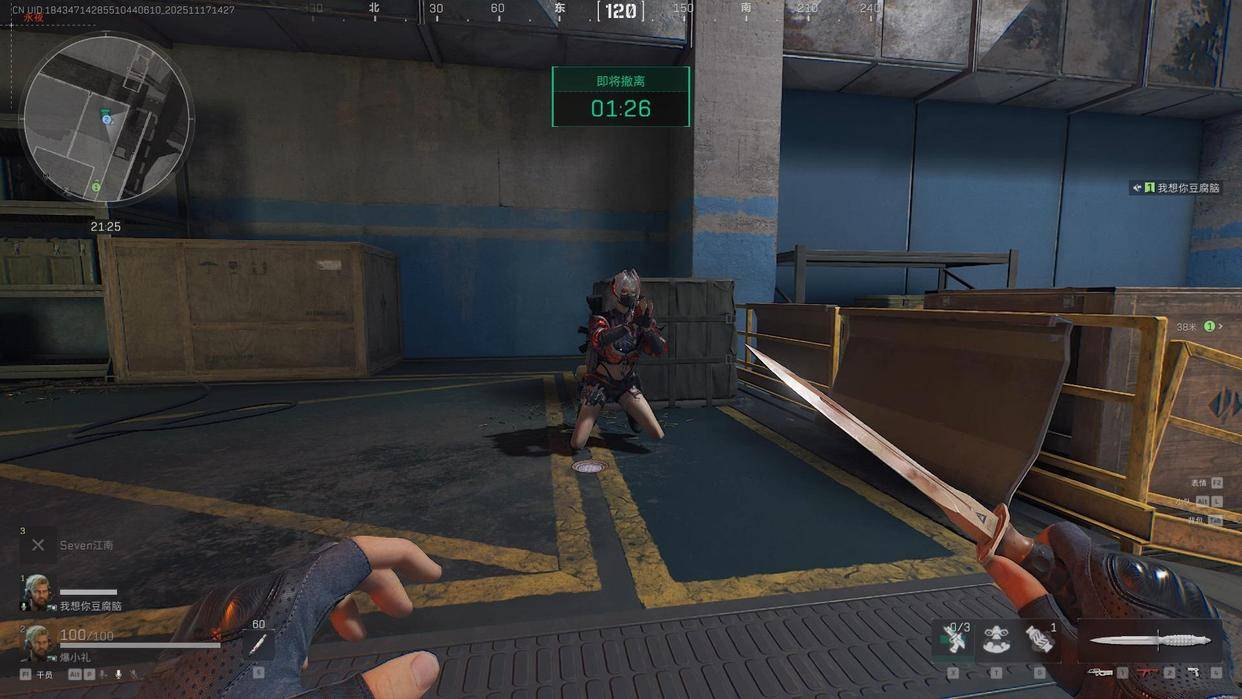The height and width of the screenshot is (699, 1242).
Task: Select the grenade item with count 1
Action: pos(1040,640)
